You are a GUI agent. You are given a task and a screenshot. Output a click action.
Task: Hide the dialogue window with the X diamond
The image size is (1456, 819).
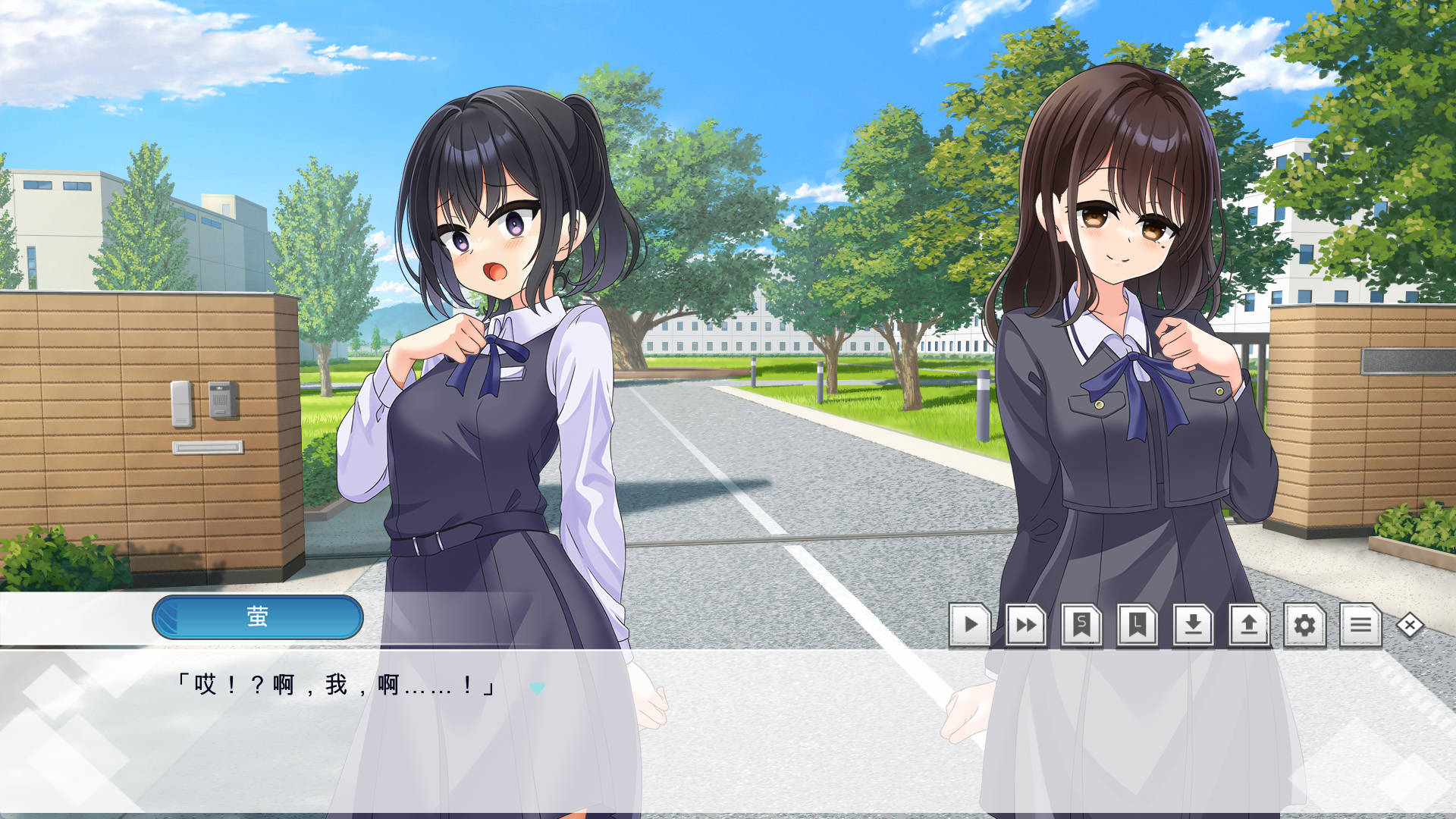tap(1410, 625)
